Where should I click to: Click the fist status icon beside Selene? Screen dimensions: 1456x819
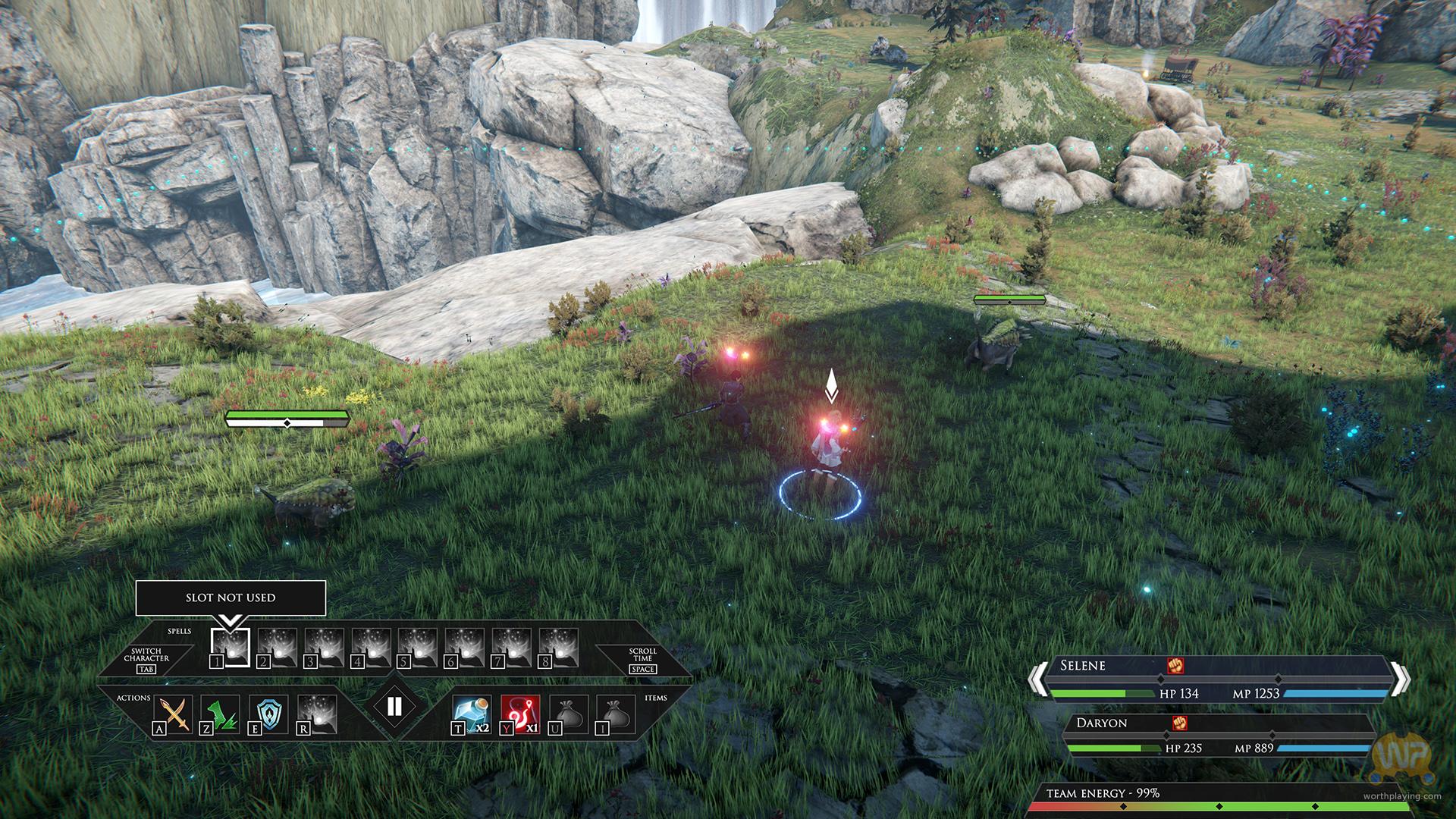click(x=1175, y=665)
